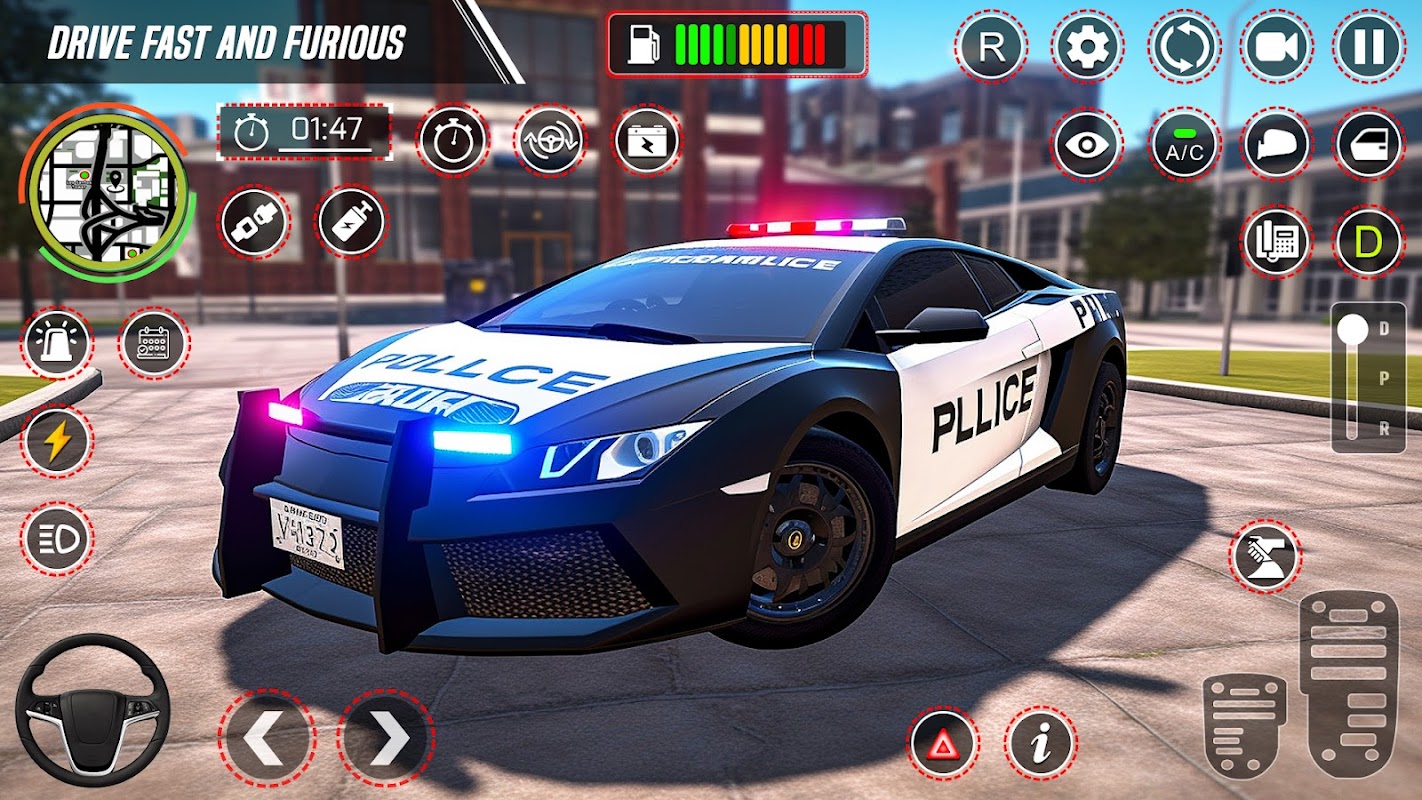This screenshot has height=800, width=1422.
Task: Tap the car battery icon
Action: 647,140
